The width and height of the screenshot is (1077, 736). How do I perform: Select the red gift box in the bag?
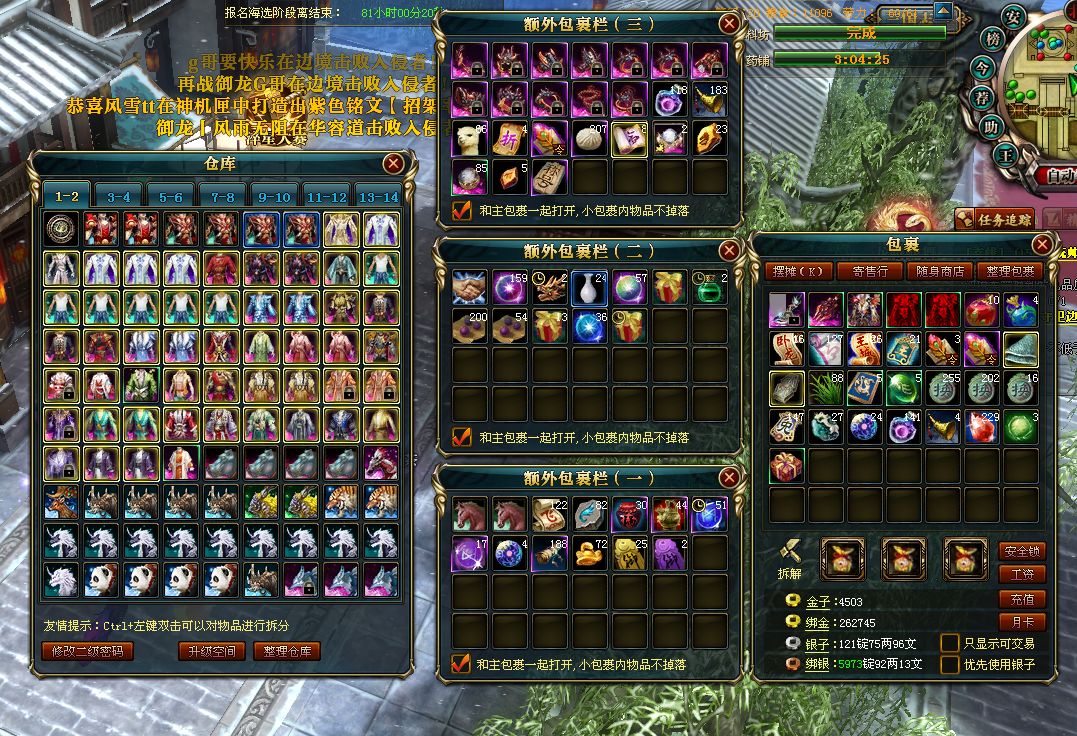[x=787, y=467]
